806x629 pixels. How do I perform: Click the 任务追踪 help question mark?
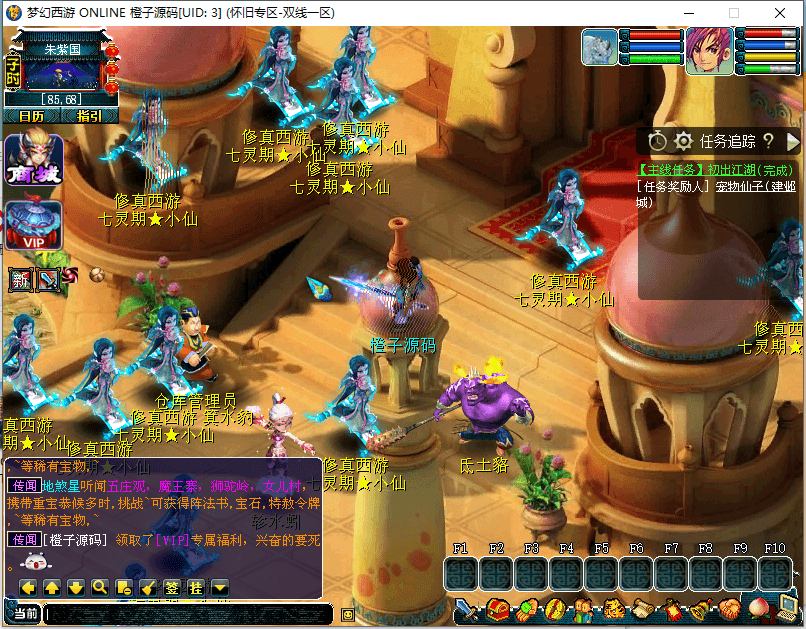[x=768, y=141]
